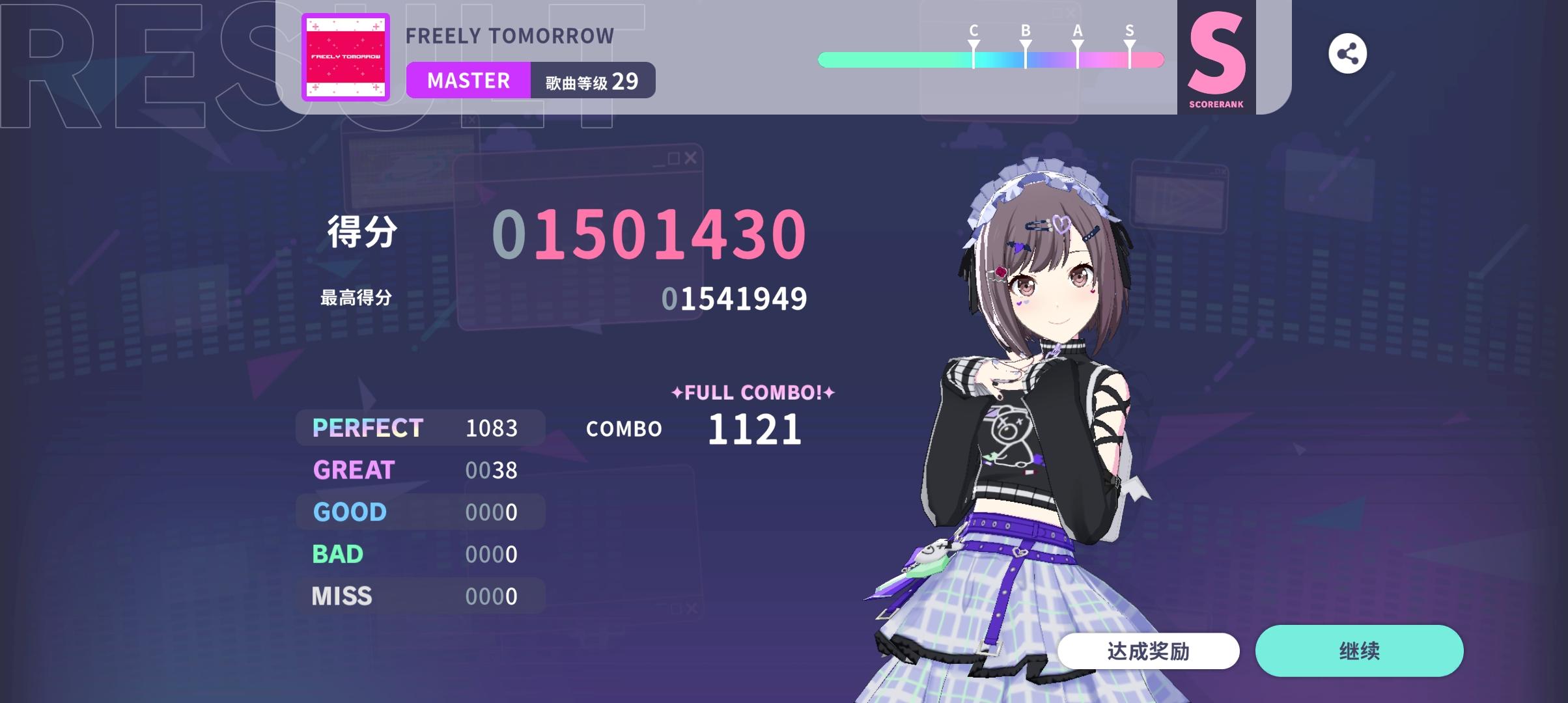
Task: Click the S marker on the rank gauge
Action: click(1128, 39)
